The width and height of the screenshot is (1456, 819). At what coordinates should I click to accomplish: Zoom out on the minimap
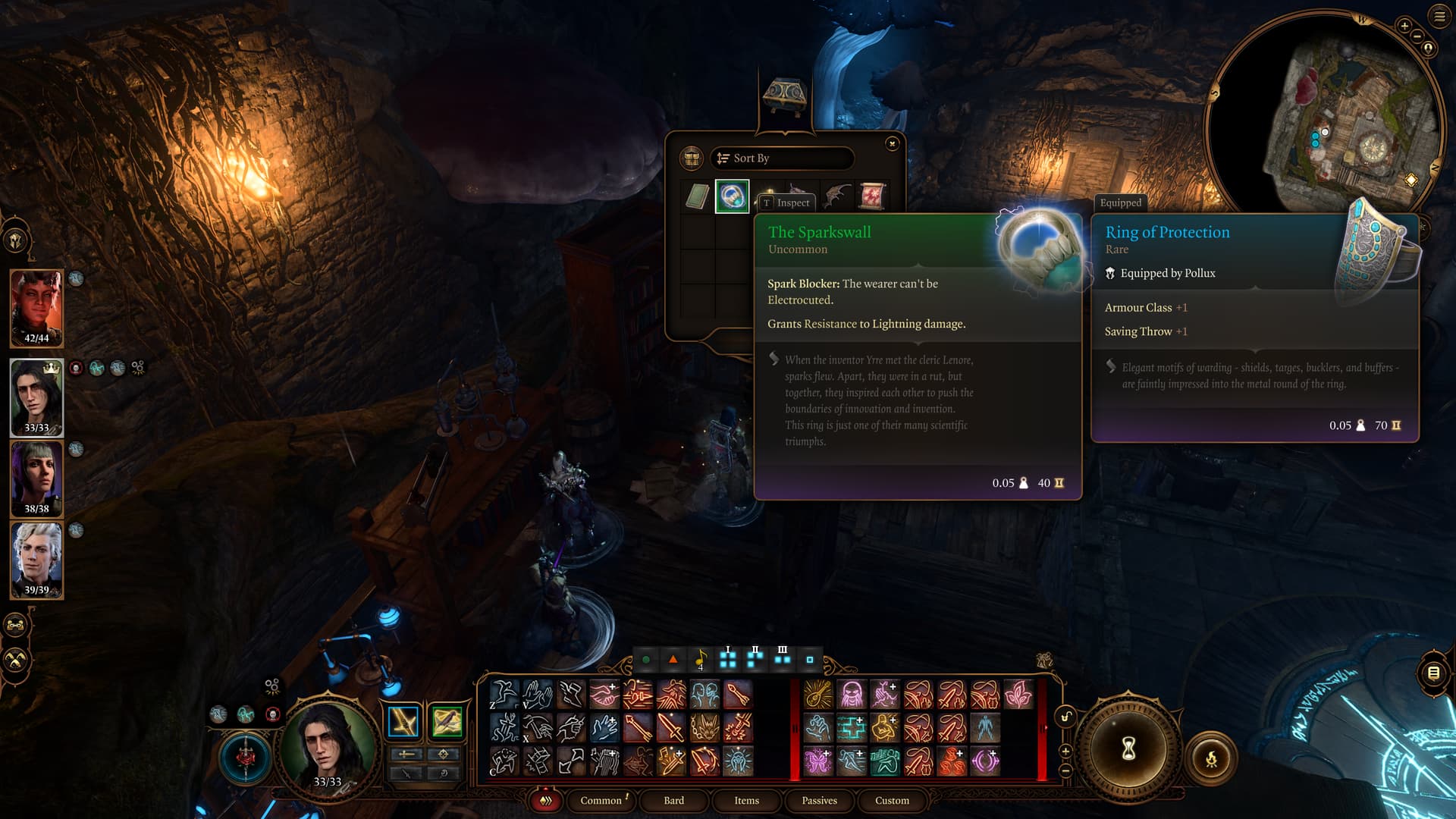coord(1417,36)
